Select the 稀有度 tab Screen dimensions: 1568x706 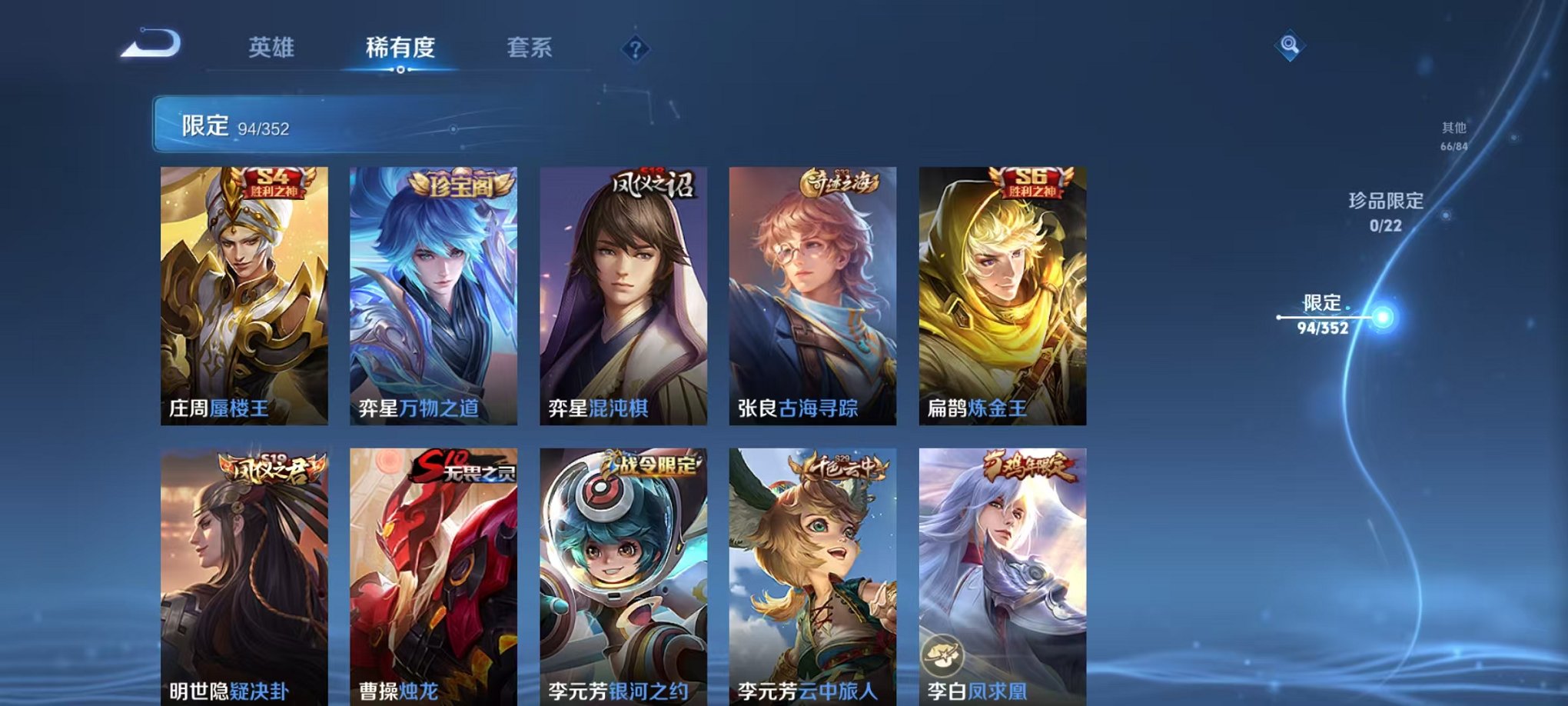click(x=400, y=46)
